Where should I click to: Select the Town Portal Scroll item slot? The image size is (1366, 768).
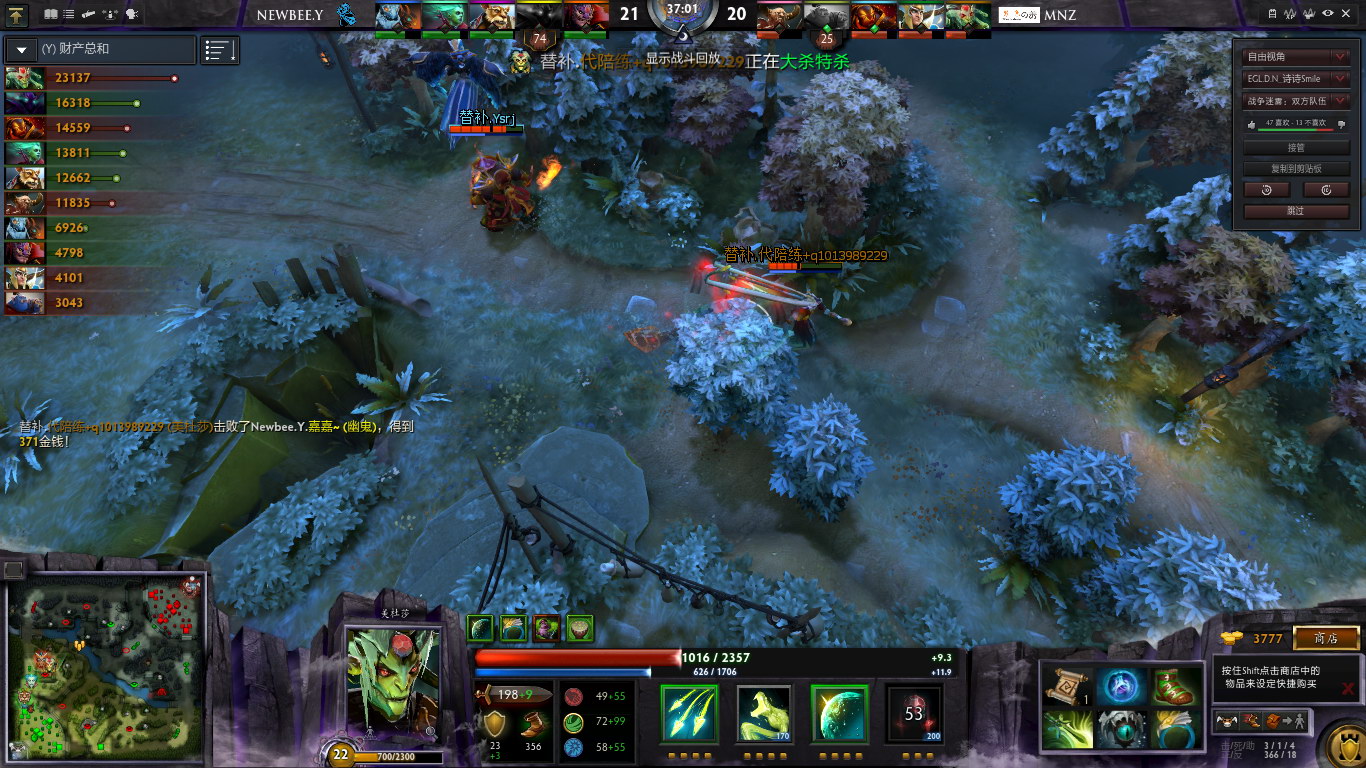coord(1065,687)
